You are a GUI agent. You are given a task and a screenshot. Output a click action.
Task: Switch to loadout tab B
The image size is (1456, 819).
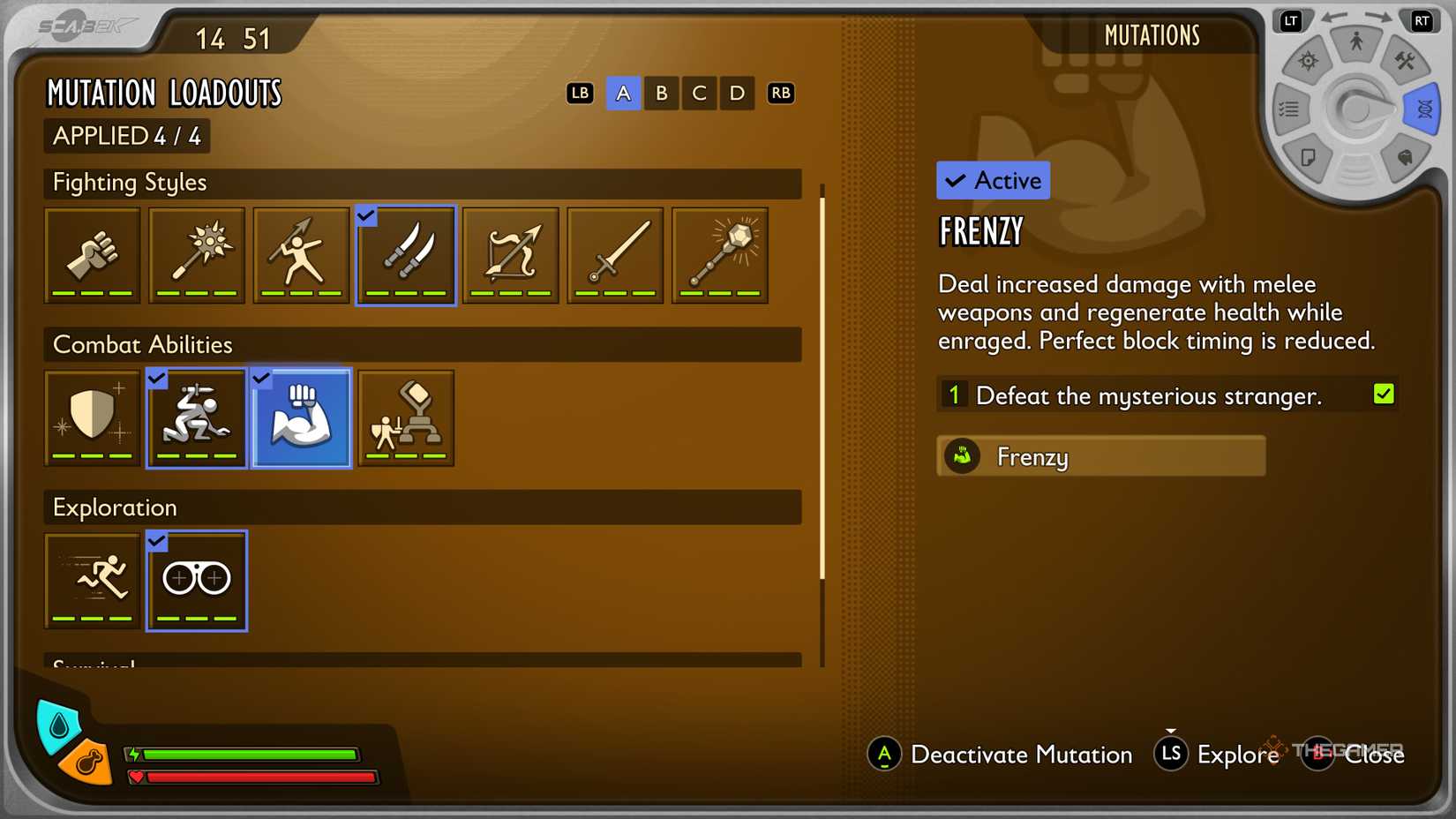pos(661,93)
